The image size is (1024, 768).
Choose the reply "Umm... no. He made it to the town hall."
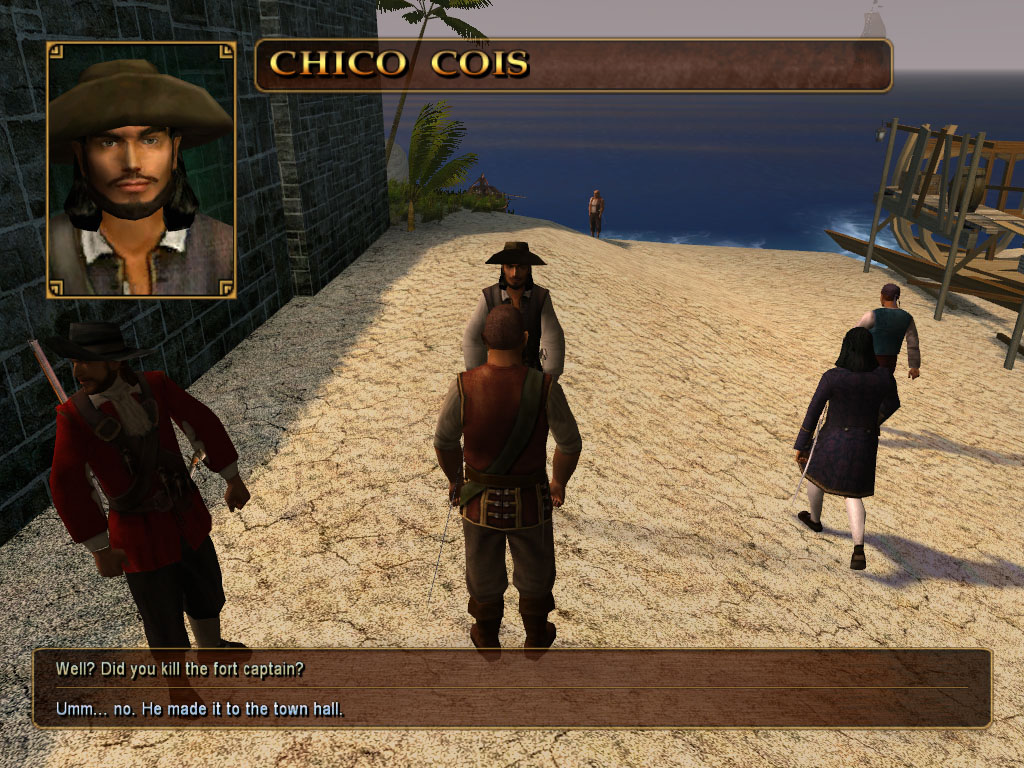189,711
